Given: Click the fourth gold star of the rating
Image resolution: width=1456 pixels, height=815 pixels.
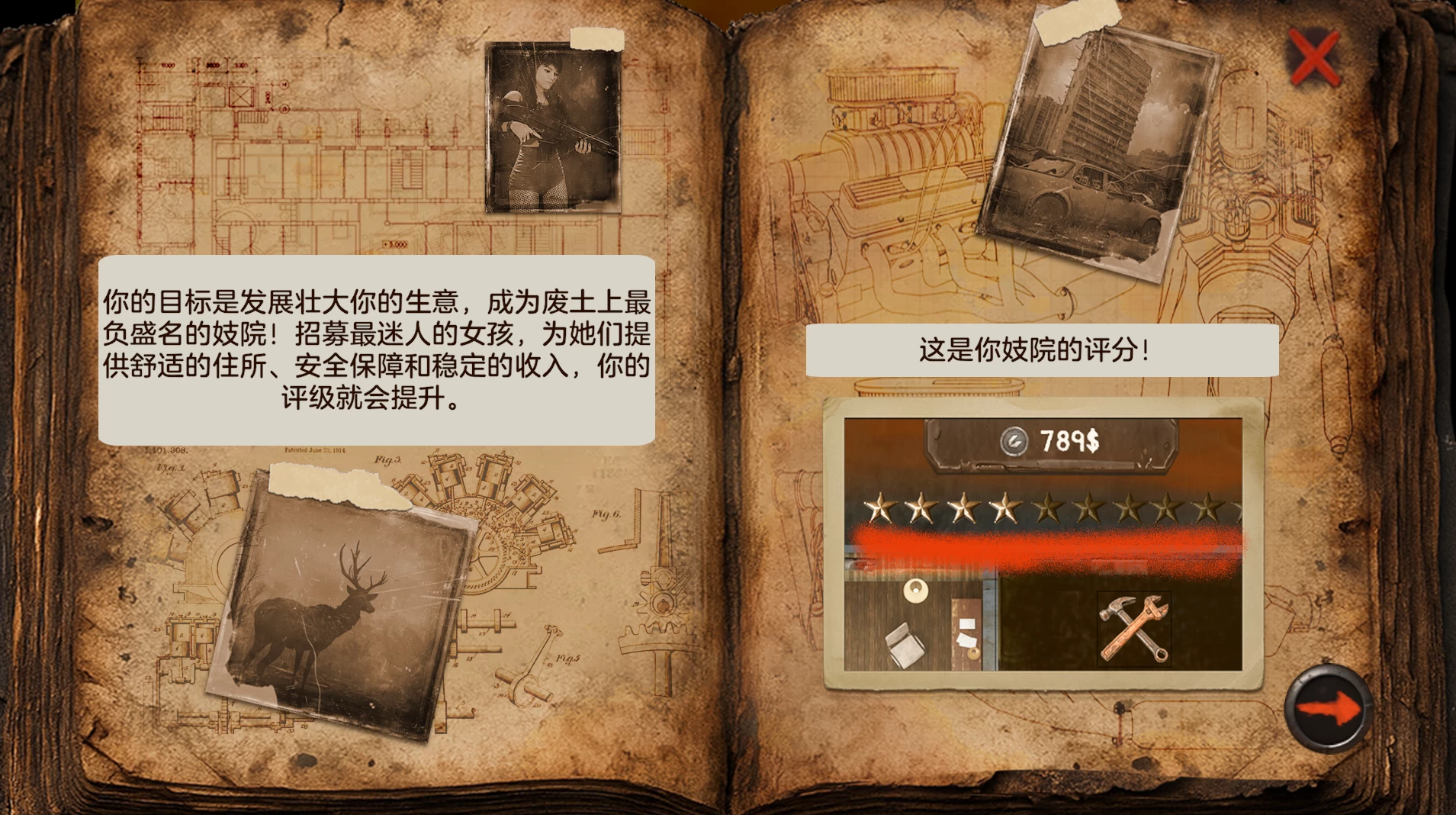Looking at the screenshot, I should pyautogui.click(x=1007, y=505).
